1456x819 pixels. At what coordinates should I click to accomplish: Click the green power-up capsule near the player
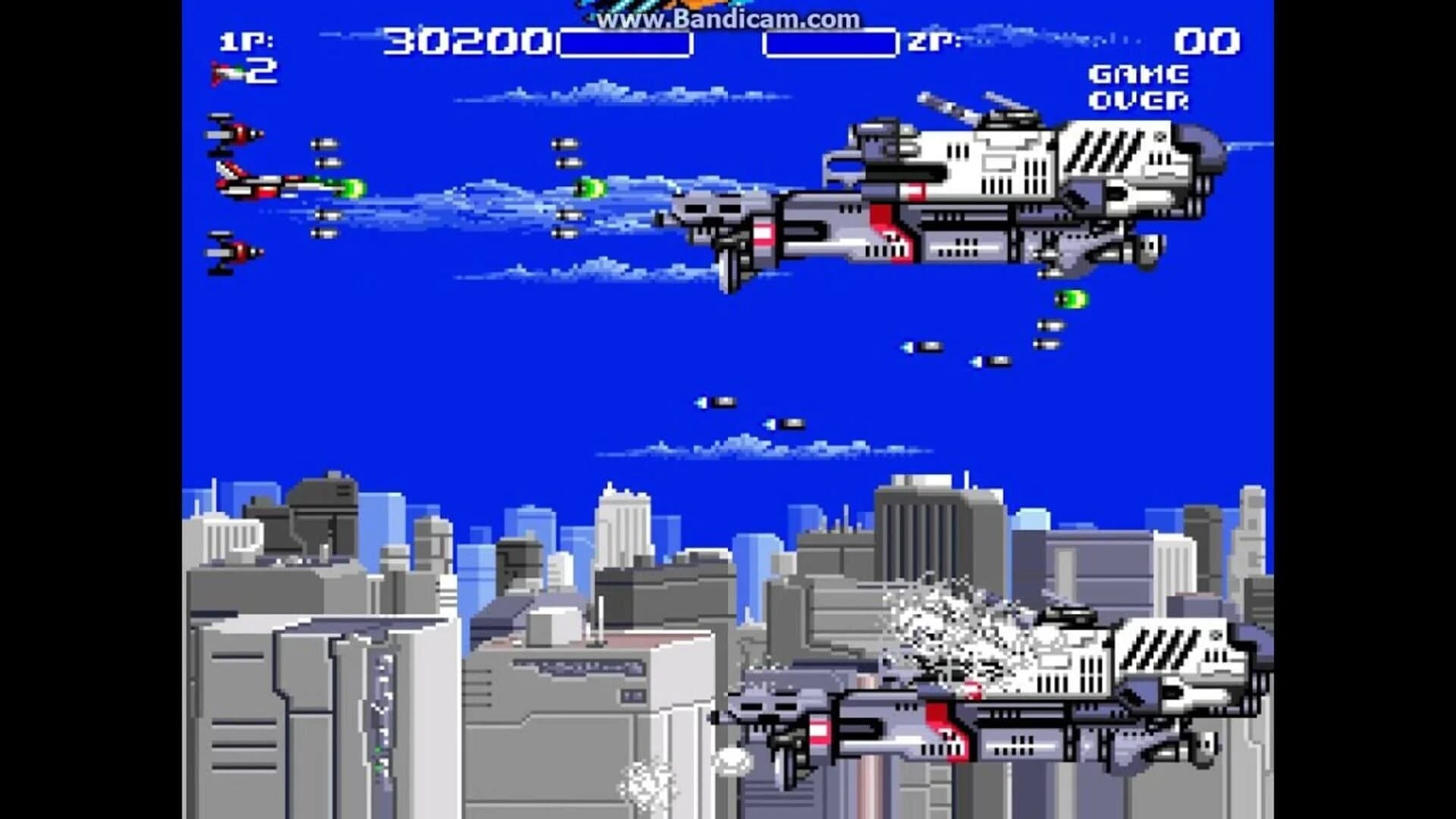pos(353,186)
